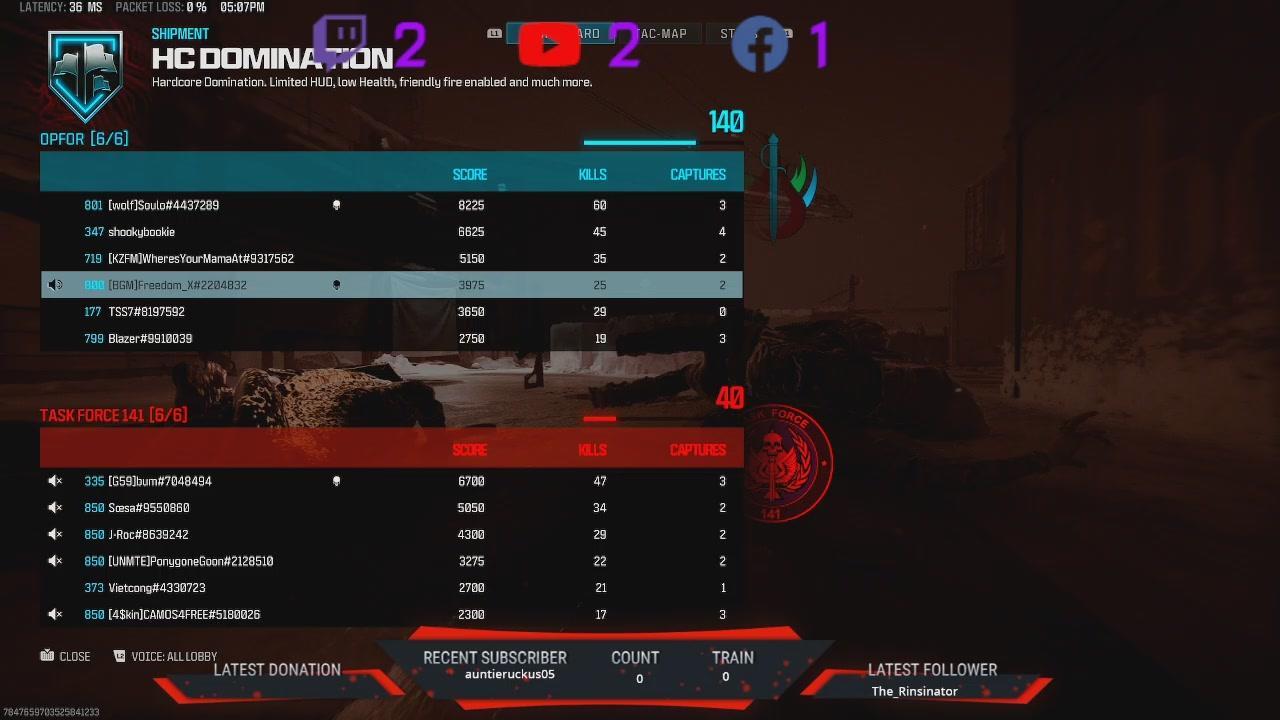Unmute [G59]bum#7048494 via the speaker icon
1280x720 pixels.
click(56, 481)
